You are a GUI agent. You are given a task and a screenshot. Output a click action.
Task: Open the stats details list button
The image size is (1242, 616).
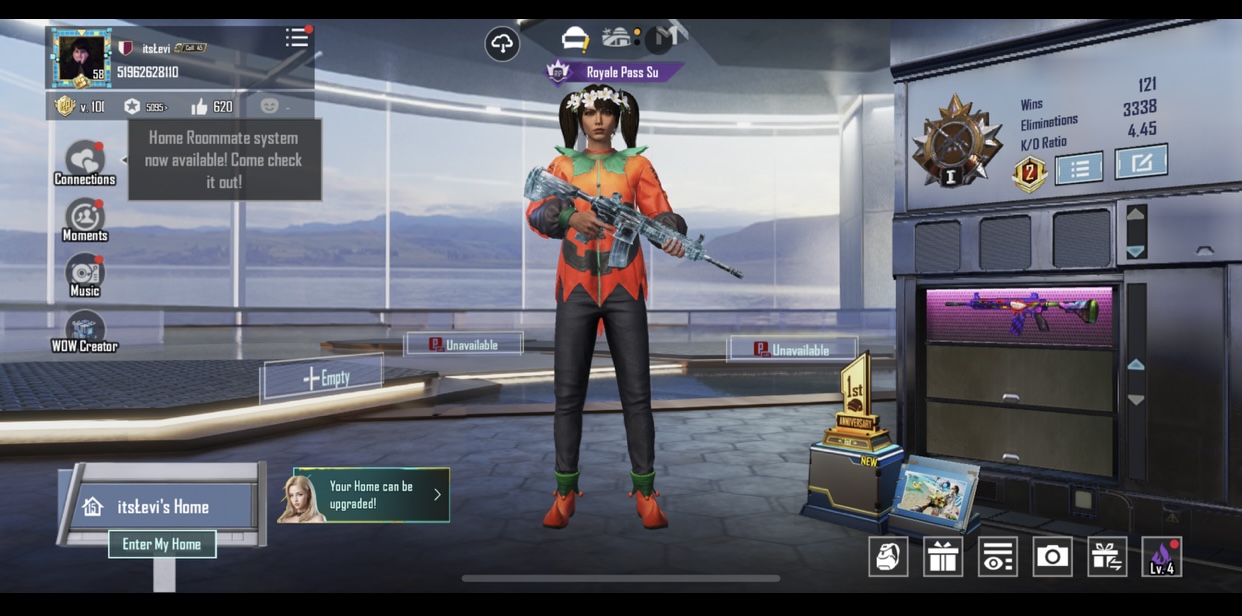(1079, 169)
